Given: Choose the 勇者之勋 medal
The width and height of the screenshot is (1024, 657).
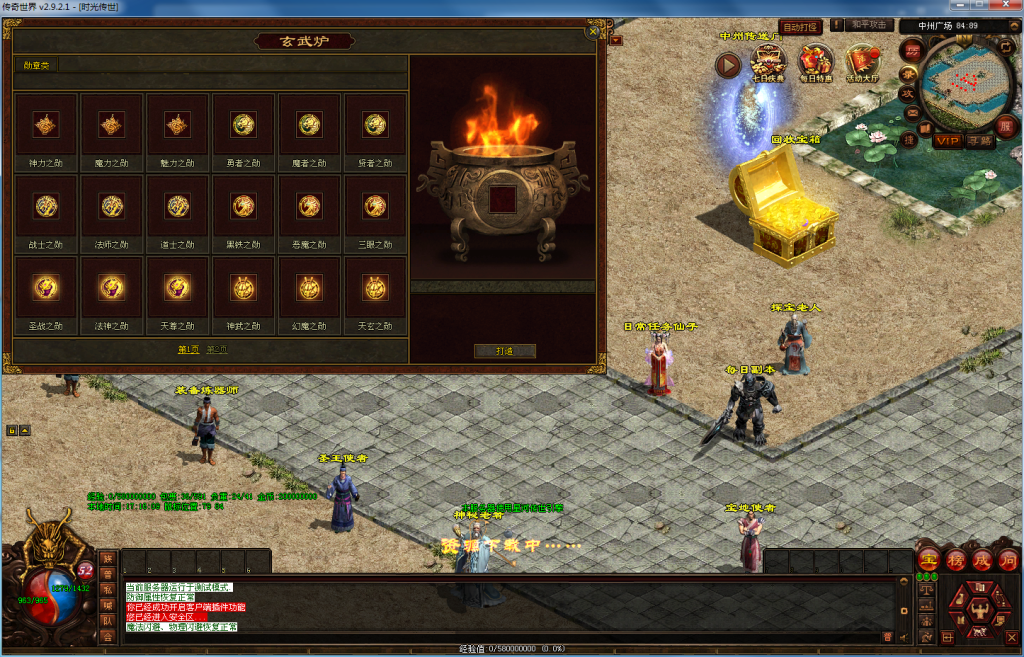Looking at the screenshot, I should click(243, 125).
